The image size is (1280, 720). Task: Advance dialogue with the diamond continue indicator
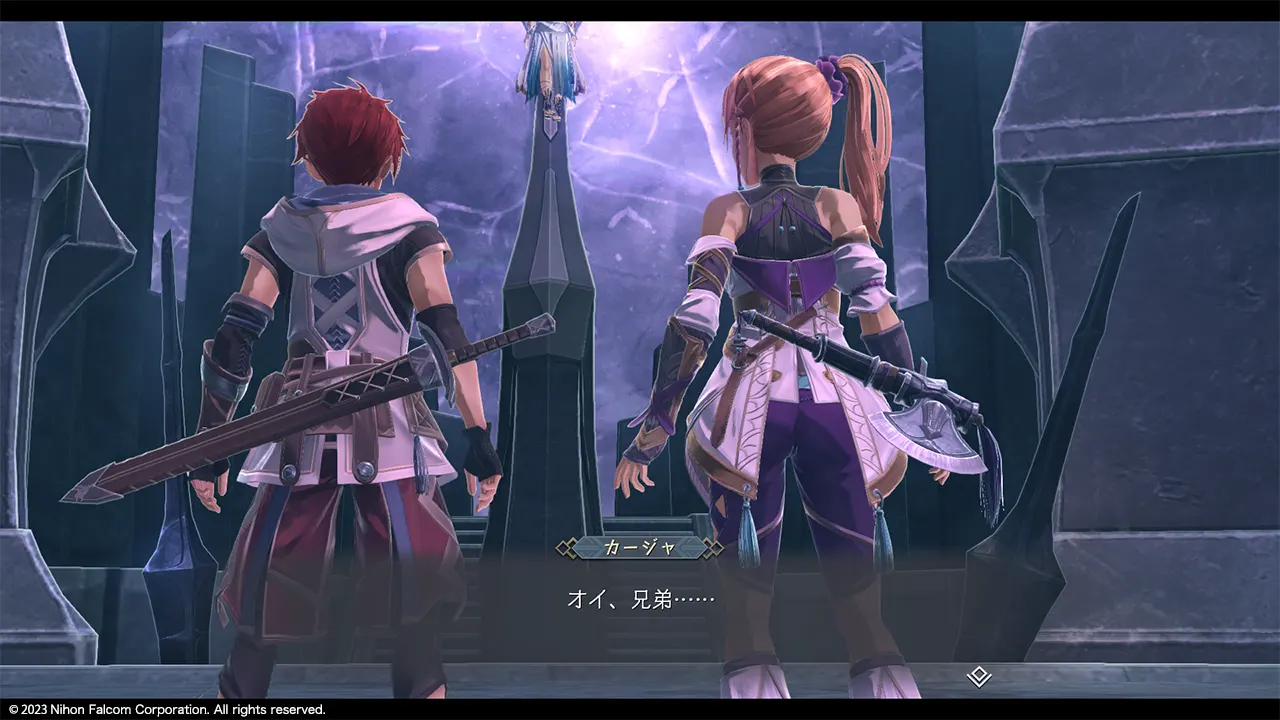click(979, 677)
